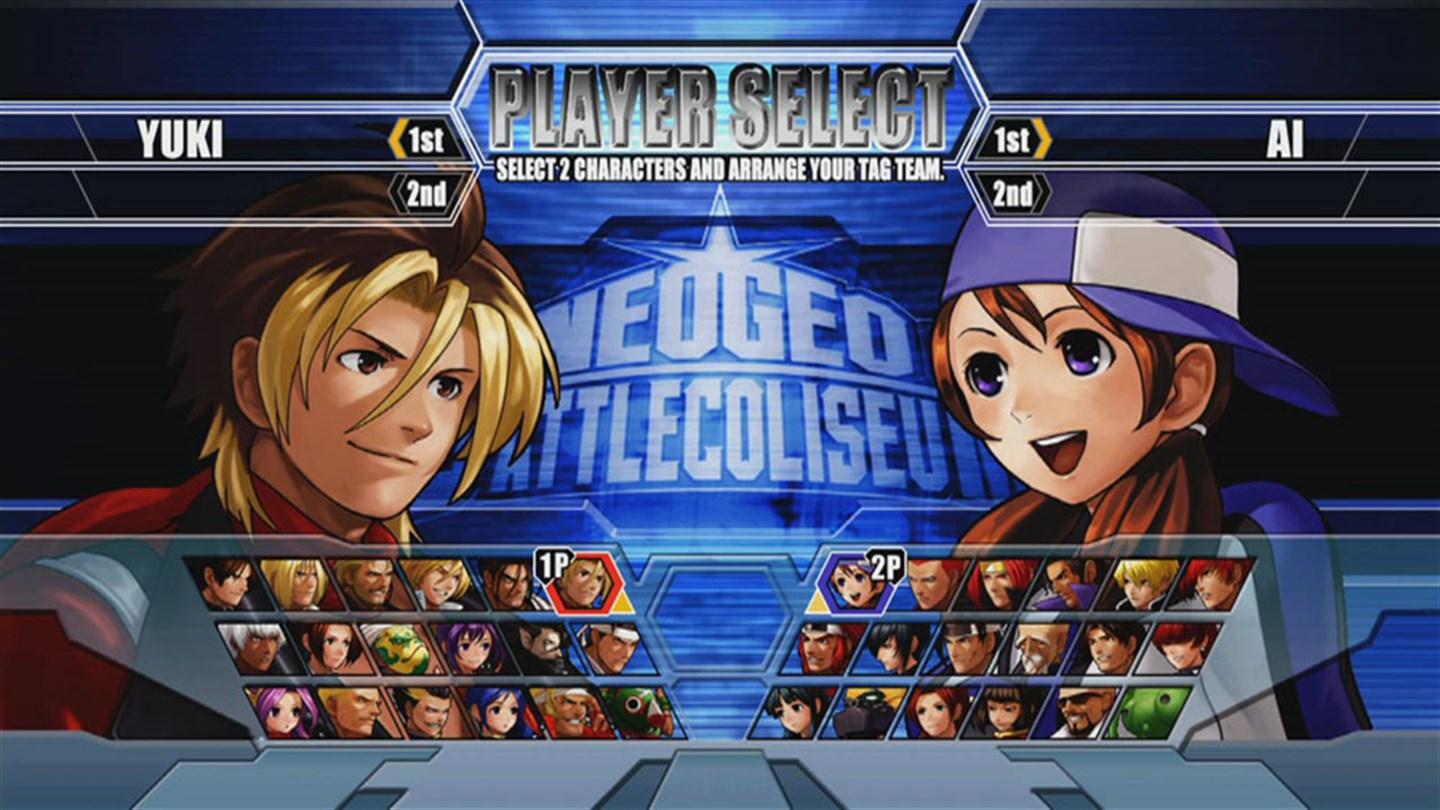The height and width of the screenshot is (810, 1440).
Task: Pick the sunglasses-wearing fighter's portrait
Action: (1081, 712)
